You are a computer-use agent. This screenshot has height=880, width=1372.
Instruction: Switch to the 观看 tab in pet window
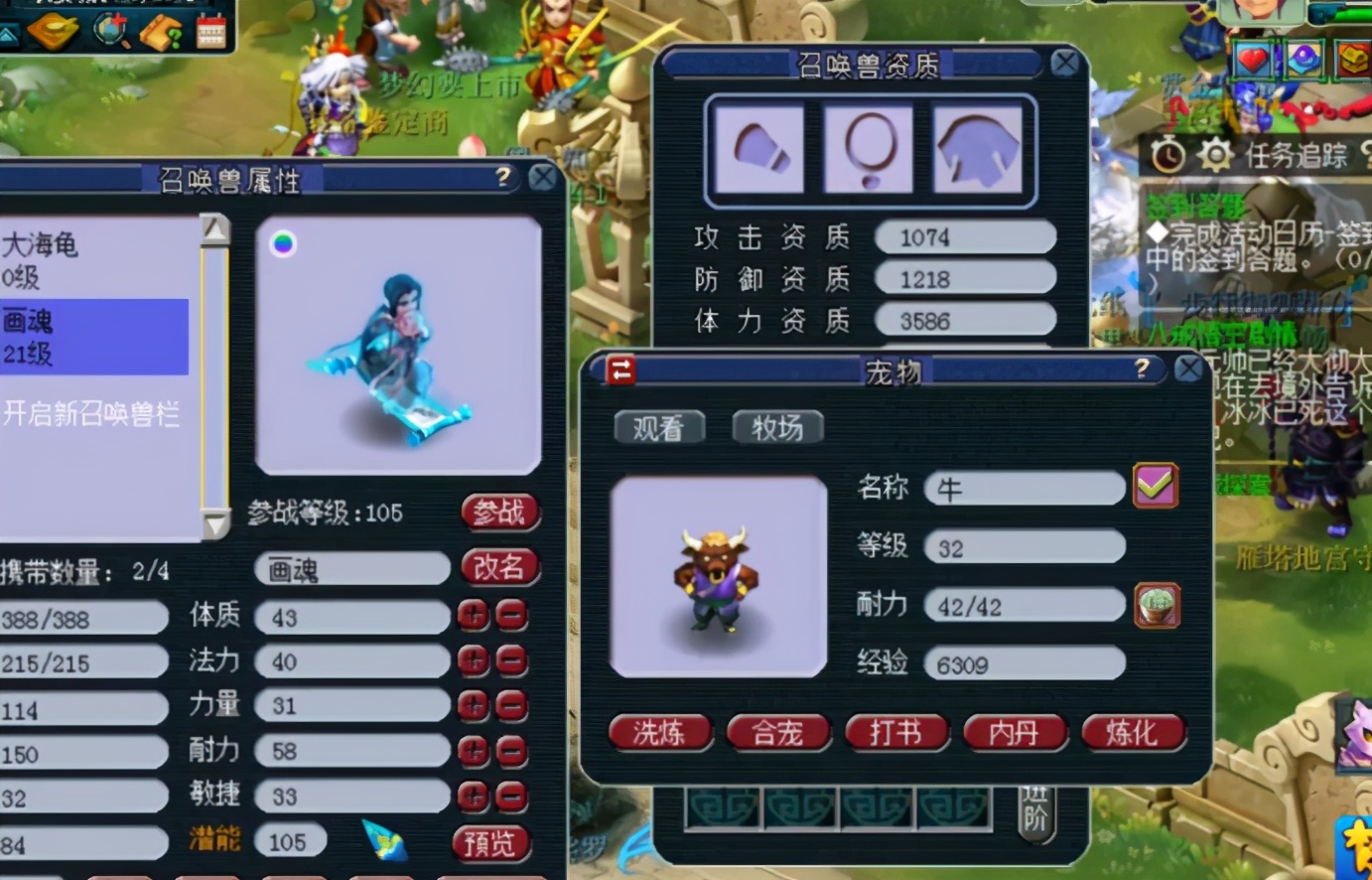click(x=658, y=427)
